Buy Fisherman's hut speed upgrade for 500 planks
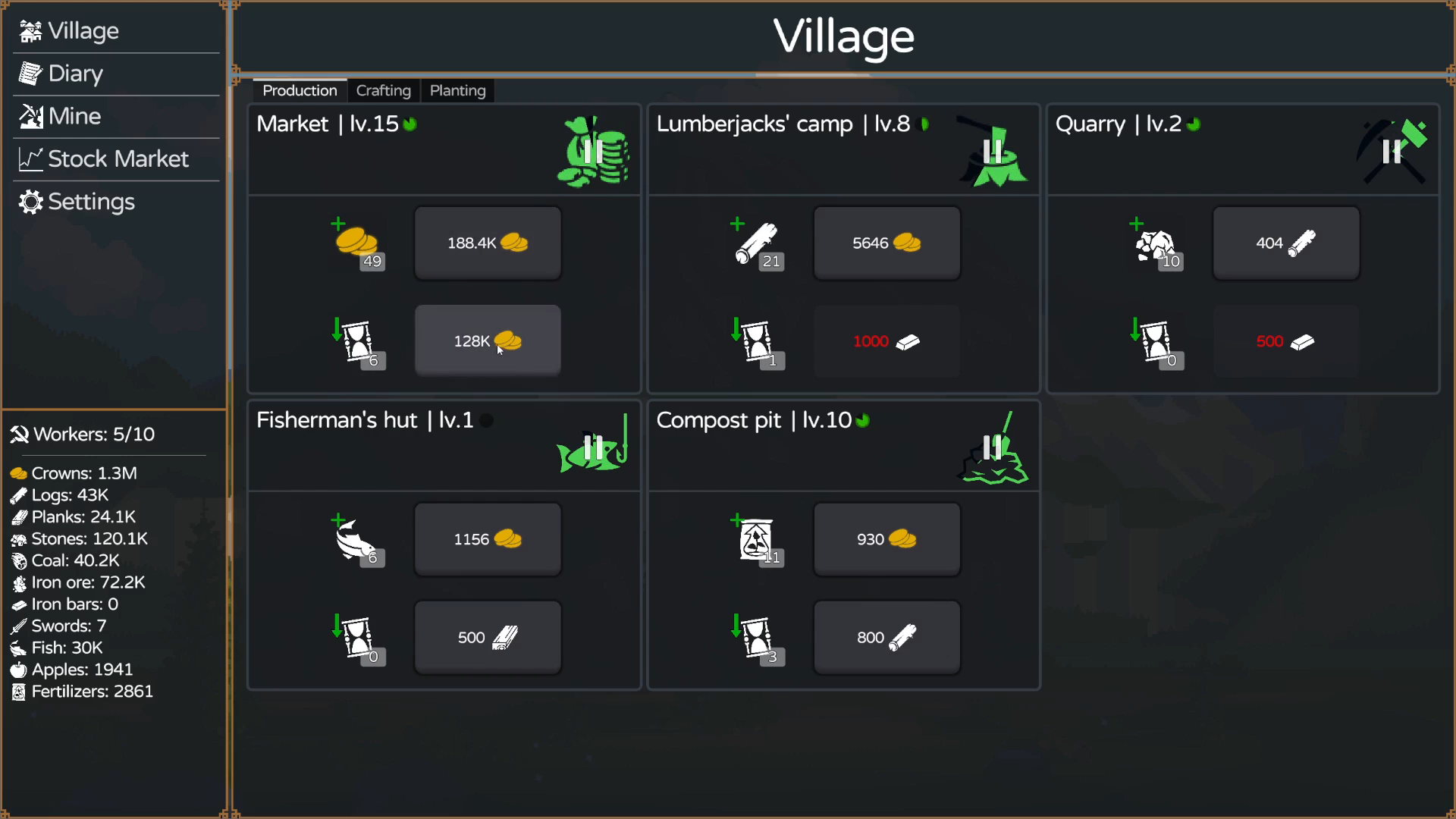The height and width of the screenshot is (819, 1456). pyautogui.click(x=488, y=638)
